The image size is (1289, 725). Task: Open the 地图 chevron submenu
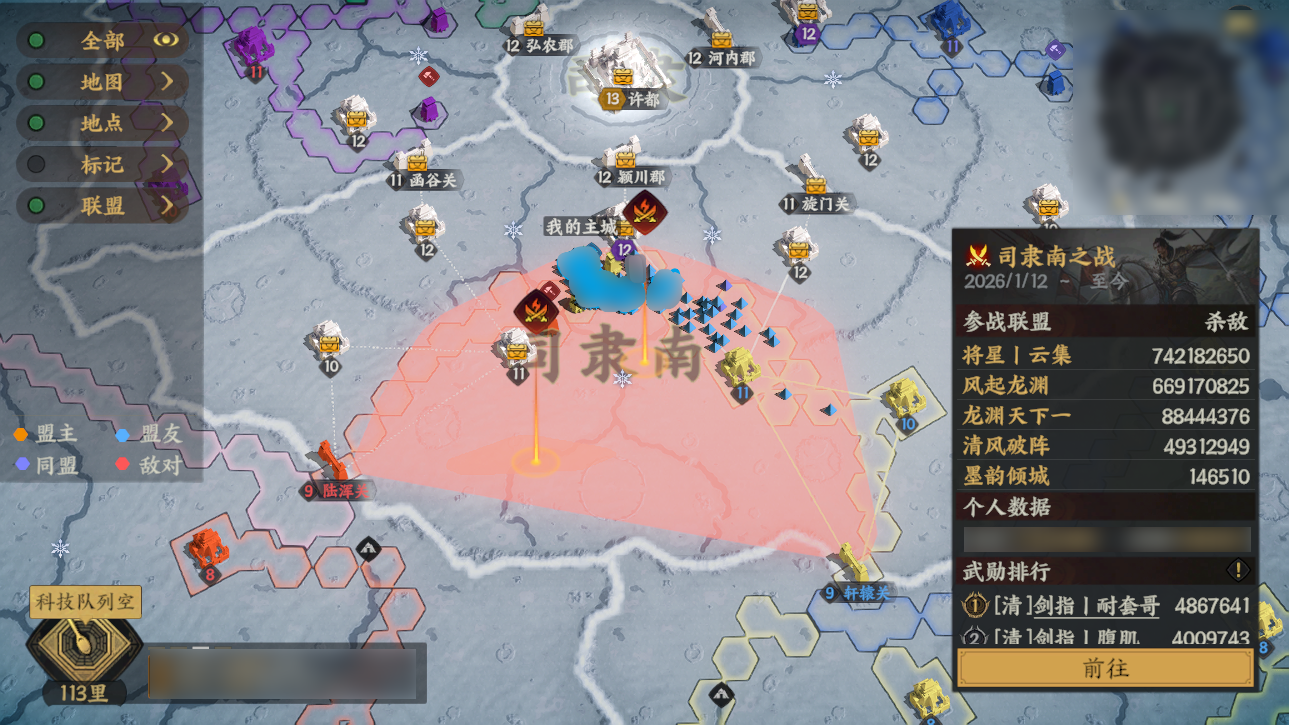click(x=168, y=79)
